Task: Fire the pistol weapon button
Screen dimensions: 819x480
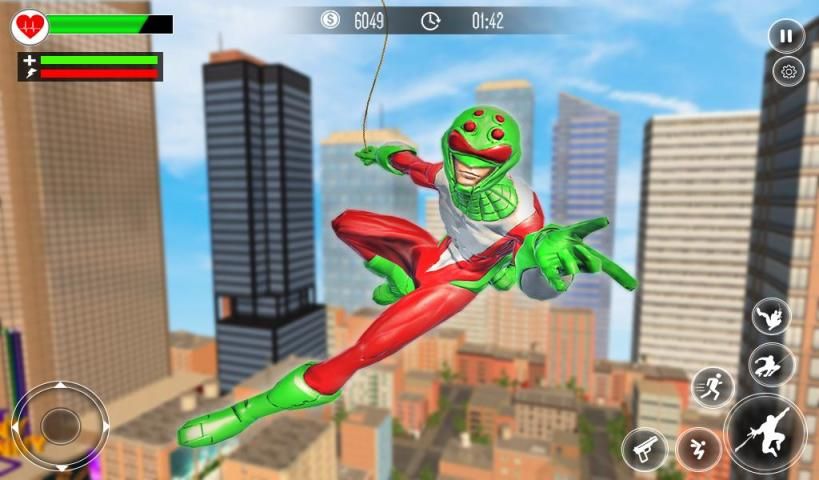Action: (644, 449)
